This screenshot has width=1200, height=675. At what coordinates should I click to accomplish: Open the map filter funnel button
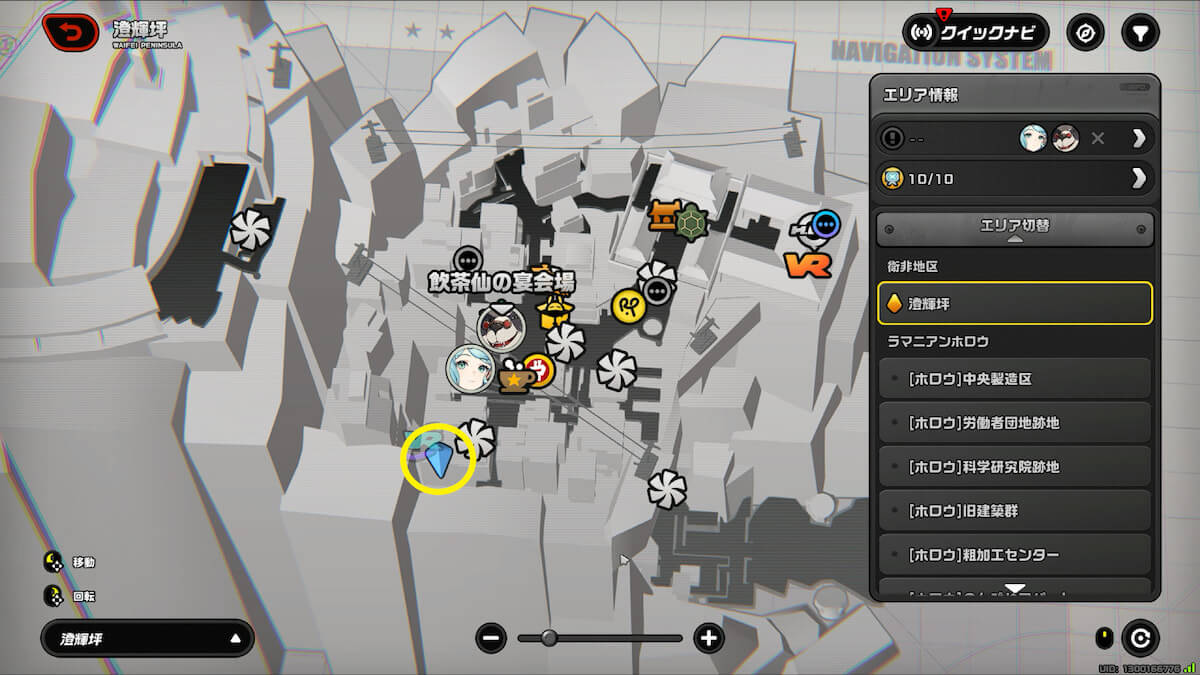1139,32
